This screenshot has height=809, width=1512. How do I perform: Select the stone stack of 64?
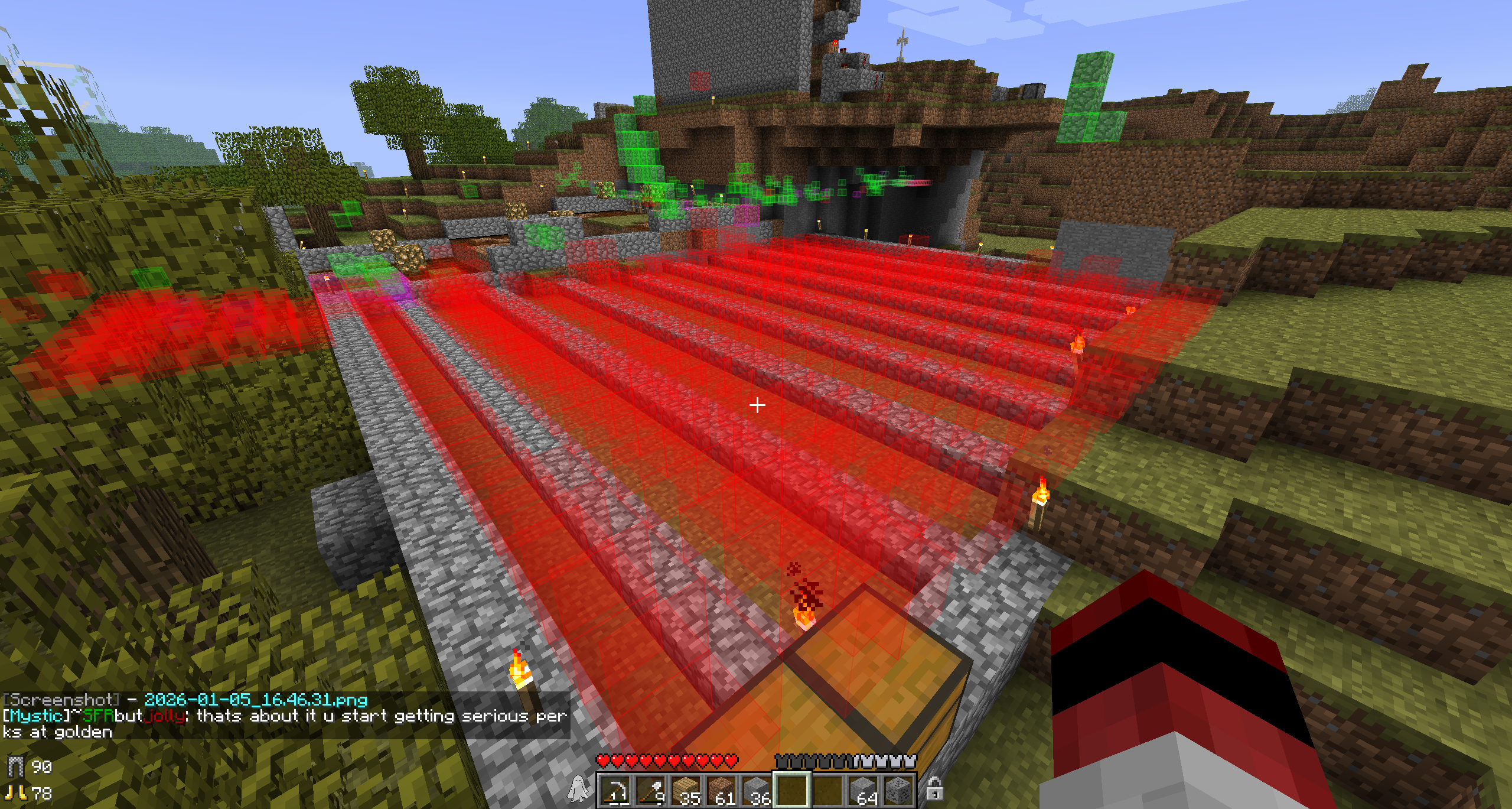click(x=863, y=790)
